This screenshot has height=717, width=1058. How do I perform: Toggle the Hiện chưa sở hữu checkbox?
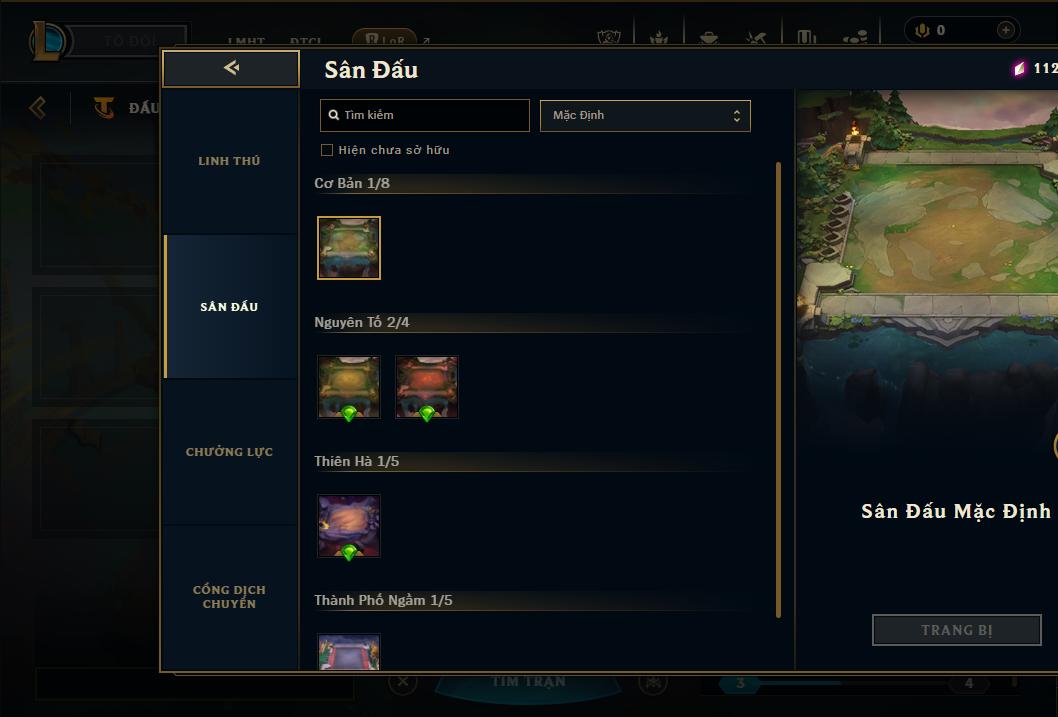pyautogui.click(x=327, y=150)
